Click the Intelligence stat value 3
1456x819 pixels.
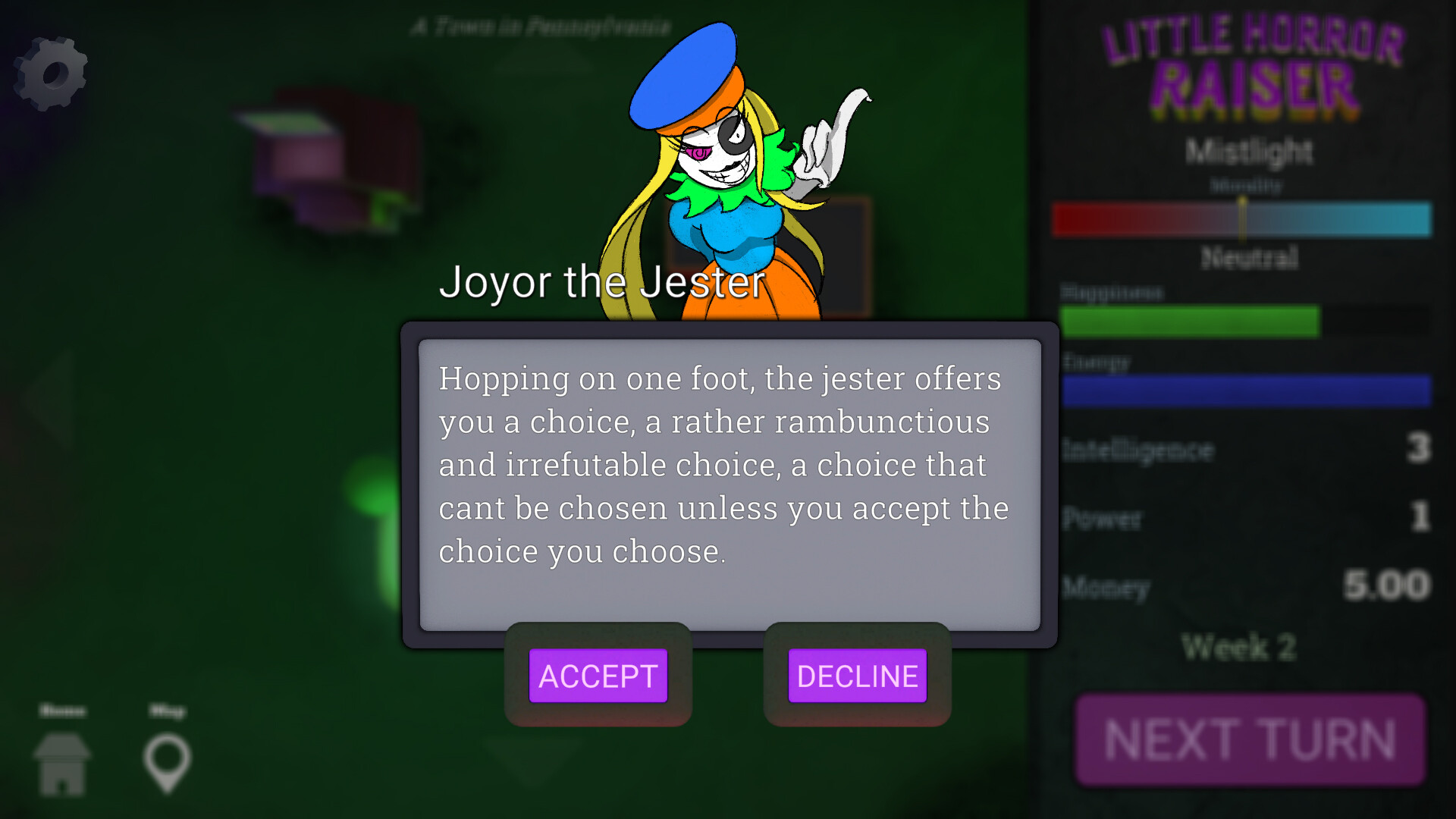[x=1420, y=449]
